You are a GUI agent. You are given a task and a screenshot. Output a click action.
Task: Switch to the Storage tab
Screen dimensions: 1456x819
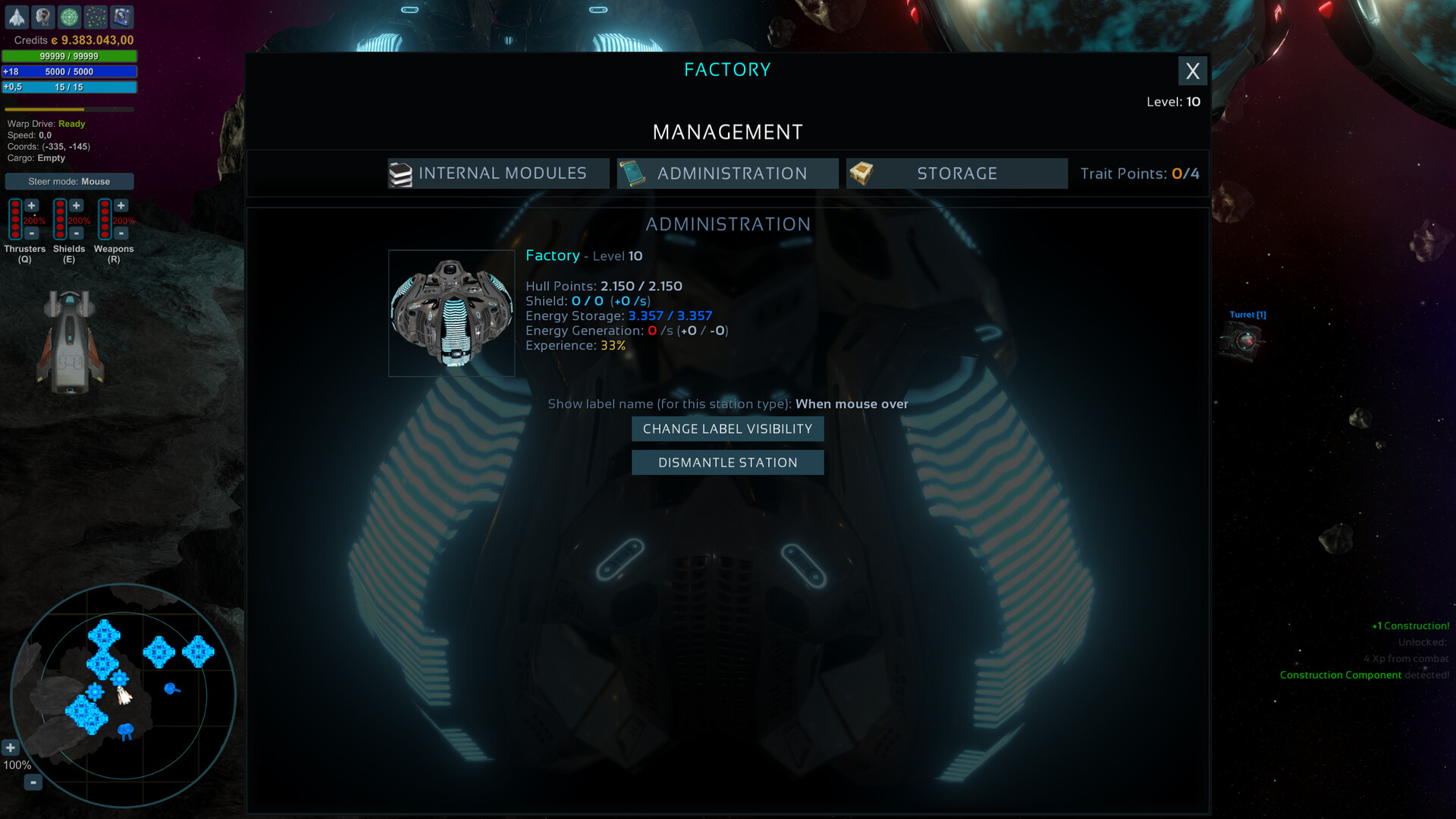pos(957,173)
